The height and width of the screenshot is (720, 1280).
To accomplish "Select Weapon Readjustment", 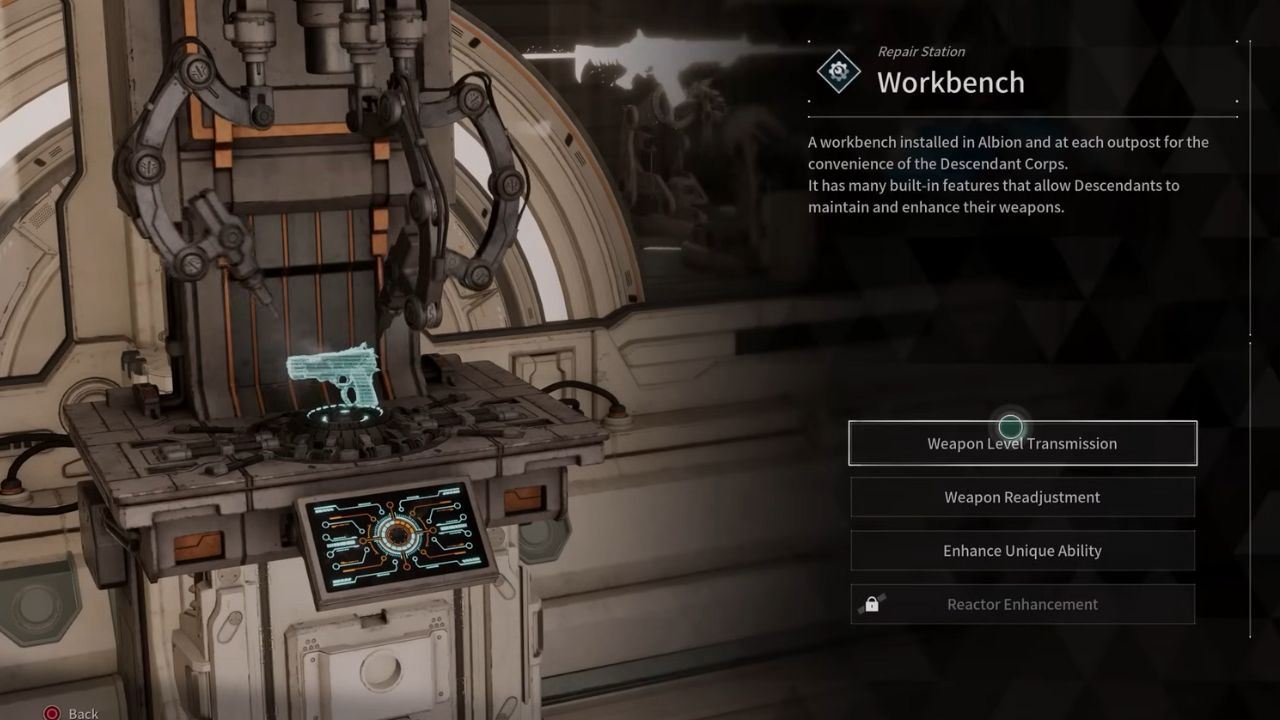I will [x=1023, y=497].
